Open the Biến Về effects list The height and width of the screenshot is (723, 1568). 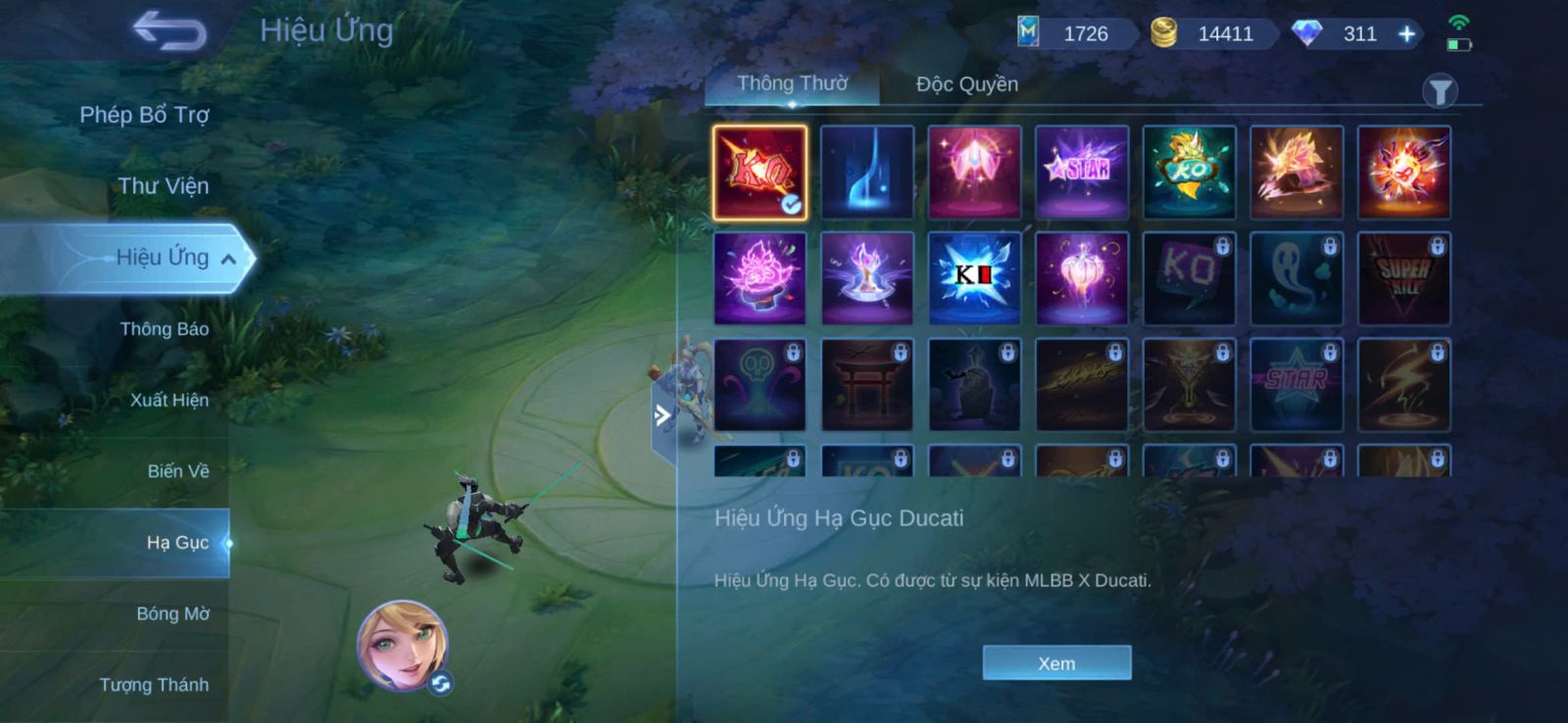pyautogui.click(x=177, y=471)
